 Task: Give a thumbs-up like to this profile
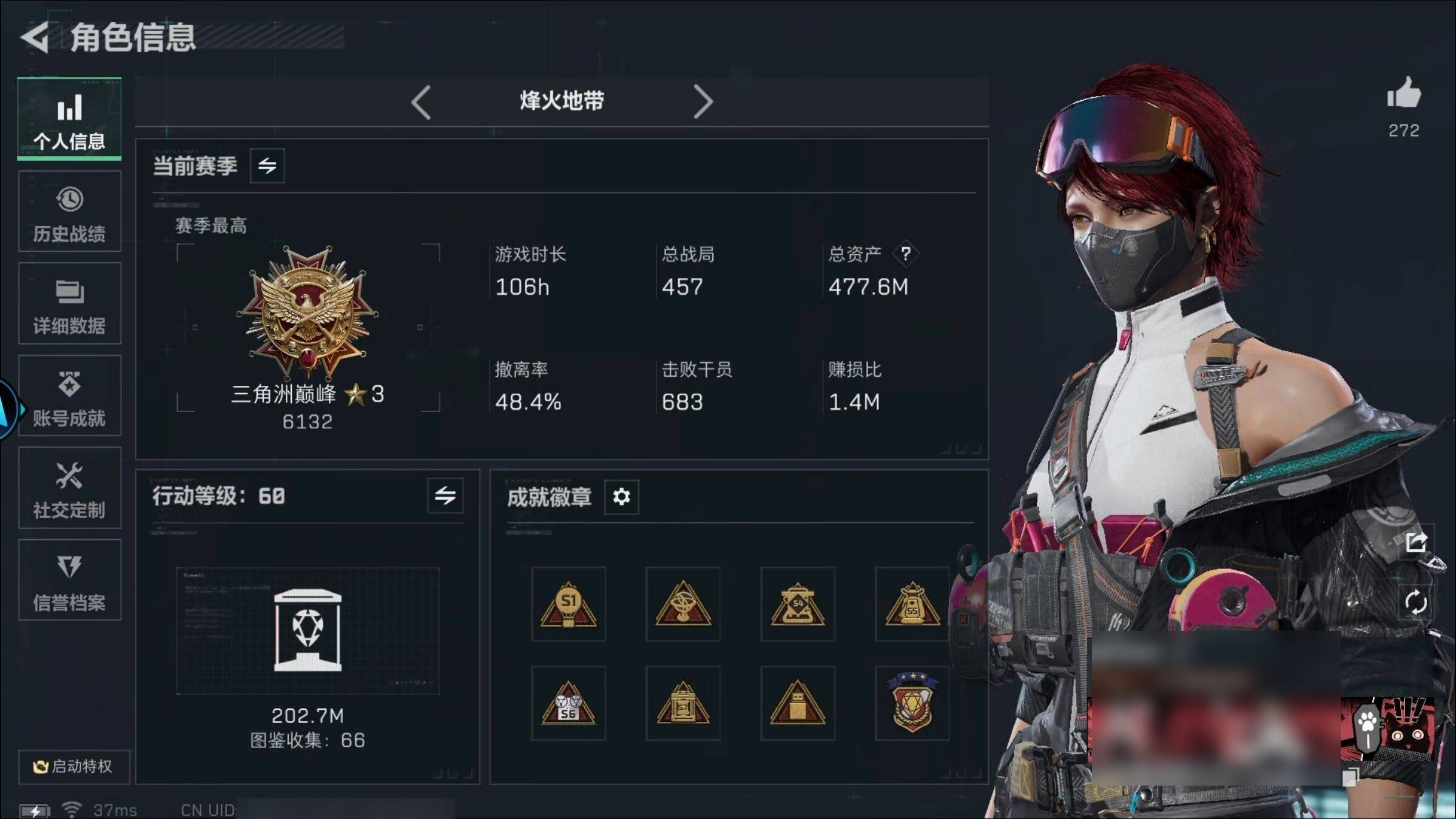[x=1404, y=94]
